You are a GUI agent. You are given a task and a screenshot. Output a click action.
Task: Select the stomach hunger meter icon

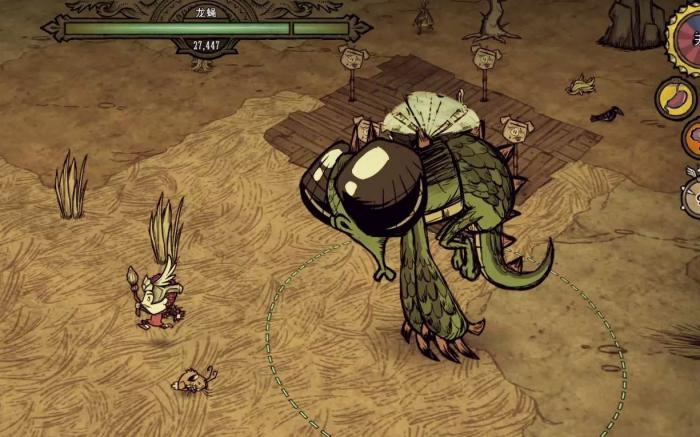675,98
